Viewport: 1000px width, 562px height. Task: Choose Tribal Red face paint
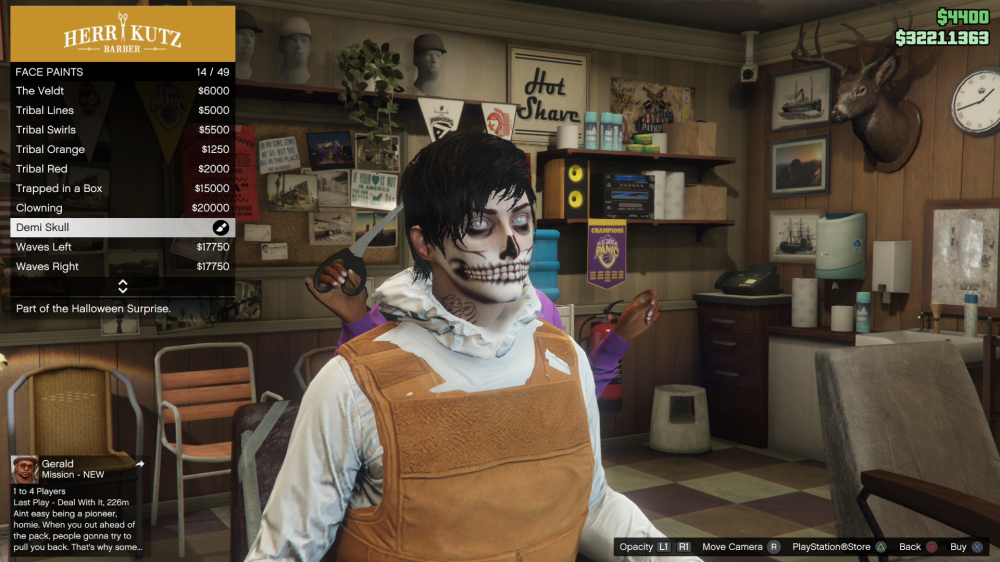[122, 169]
